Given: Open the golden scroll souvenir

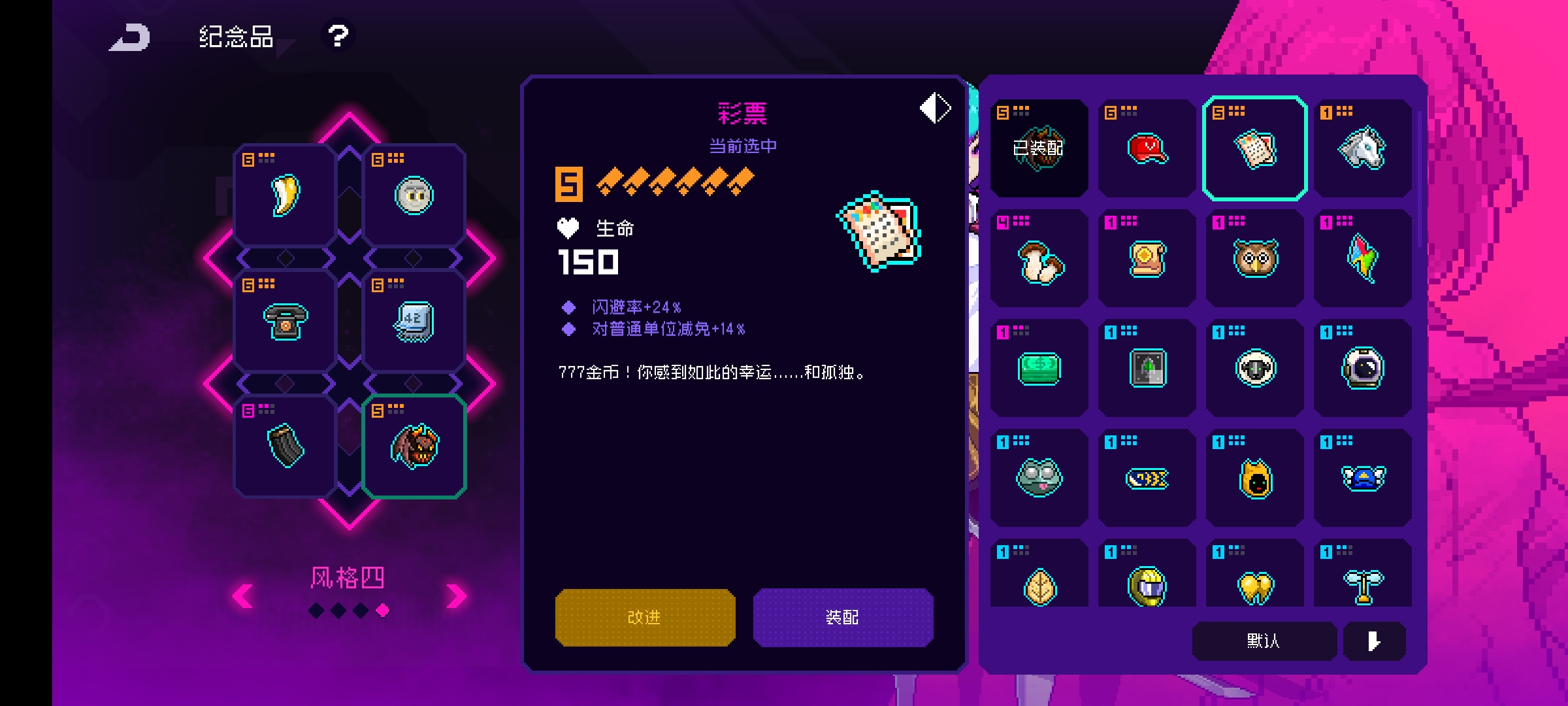Looking at the screenshot, I should click(1146, 260).
